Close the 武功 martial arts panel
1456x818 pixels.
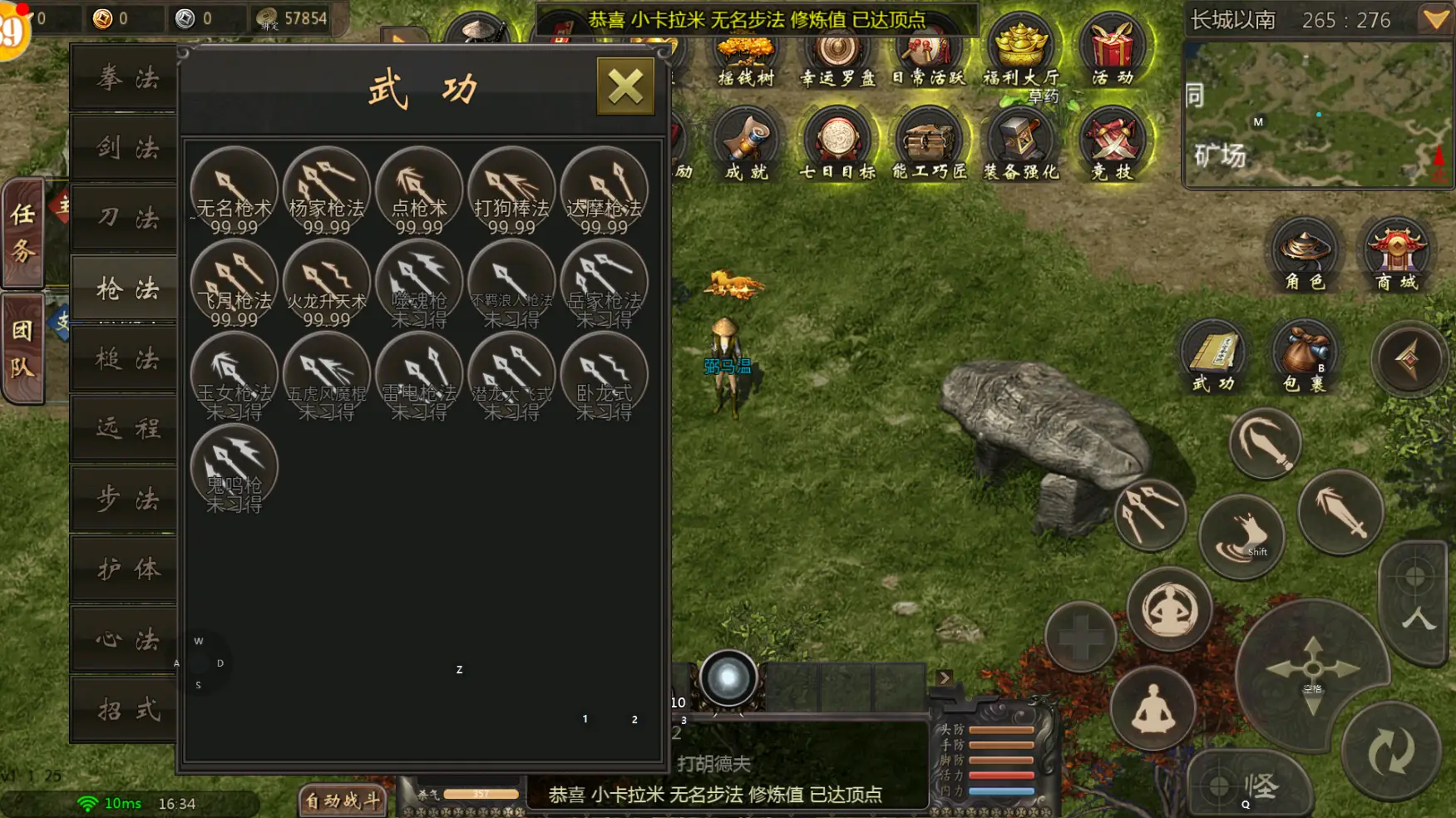(x=625, y=86)
